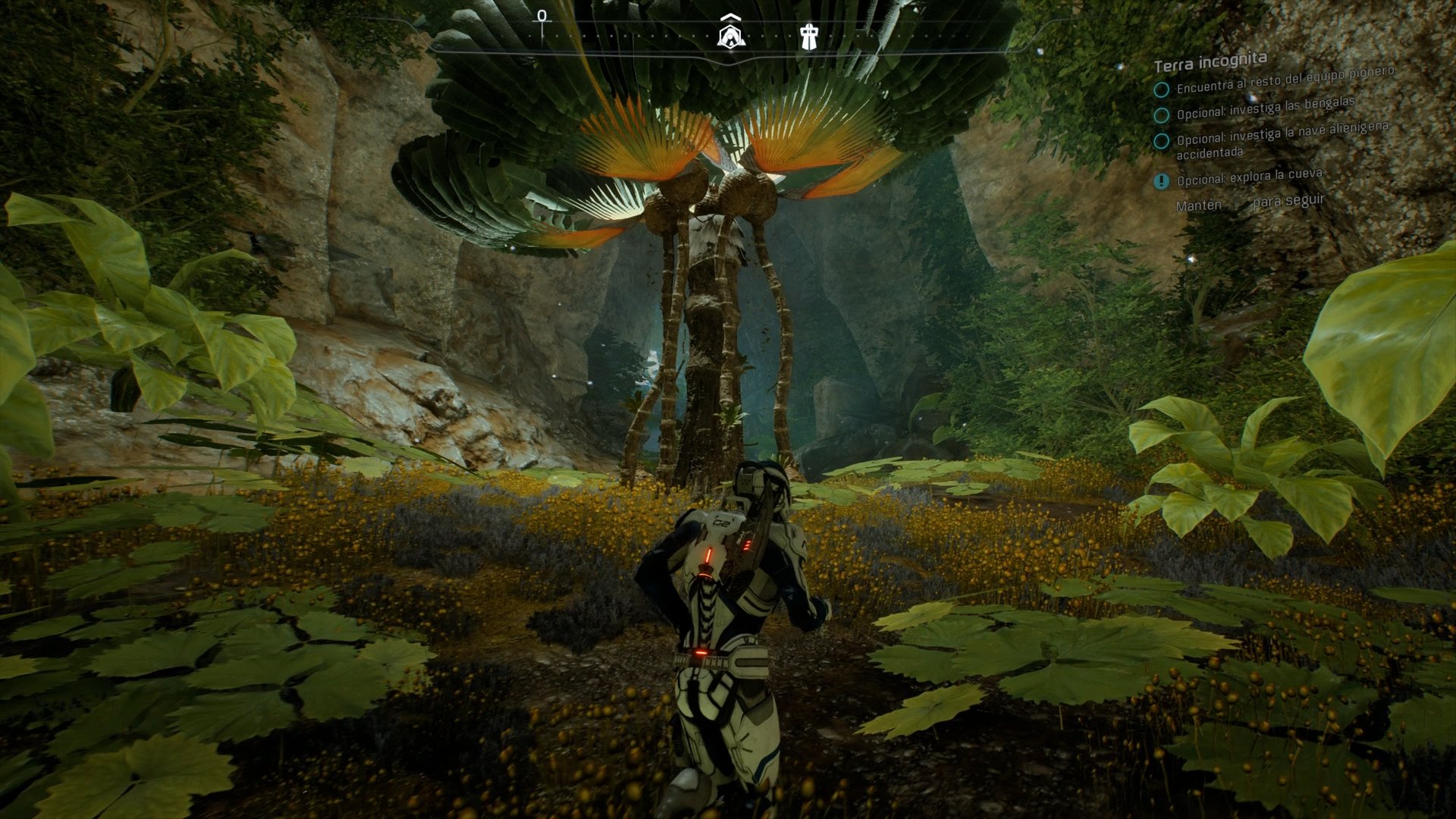The width and height of the screenshot is (1456, 819).
Task: Select the forward station icon on the compass
Action: pos(729,36)
